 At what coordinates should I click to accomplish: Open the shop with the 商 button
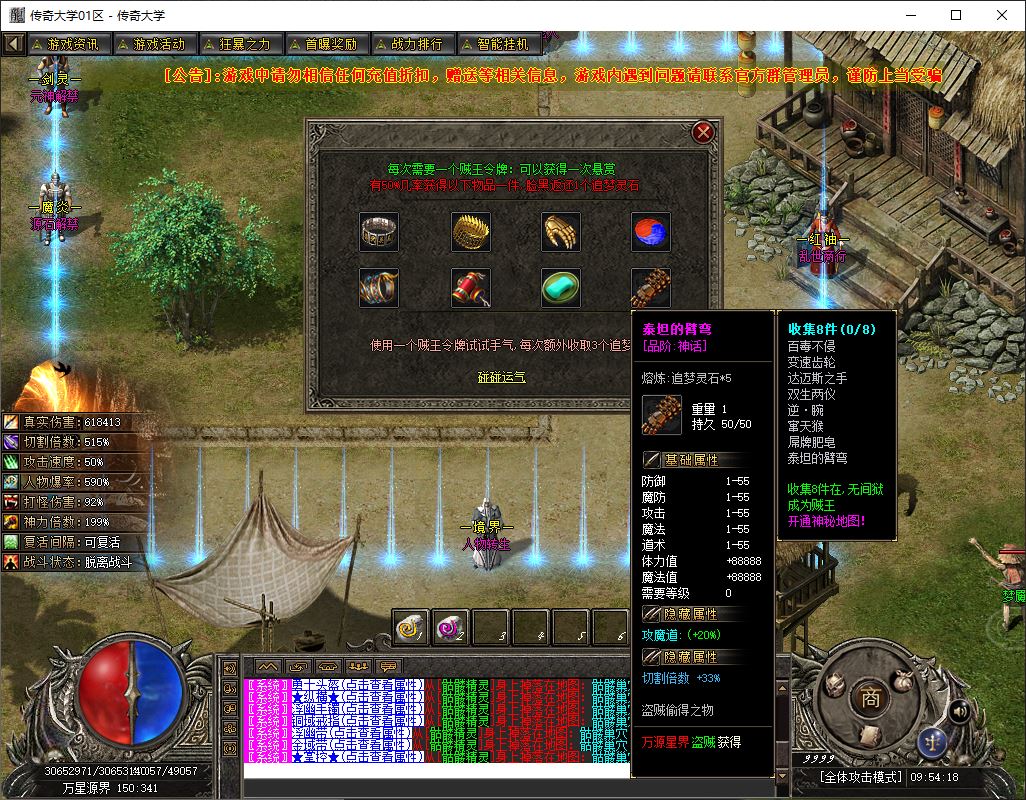[870, 699]
